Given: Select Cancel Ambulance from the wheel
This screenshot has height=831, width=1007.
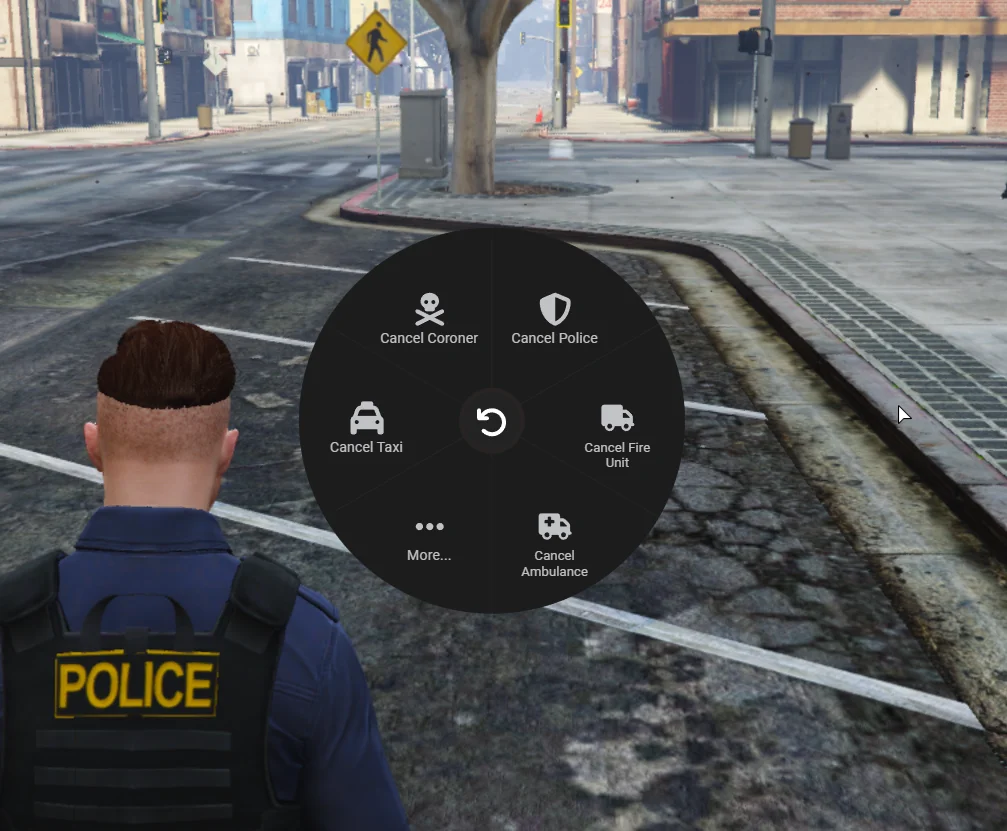Looking at the screenshot, I should coord(554,544).
